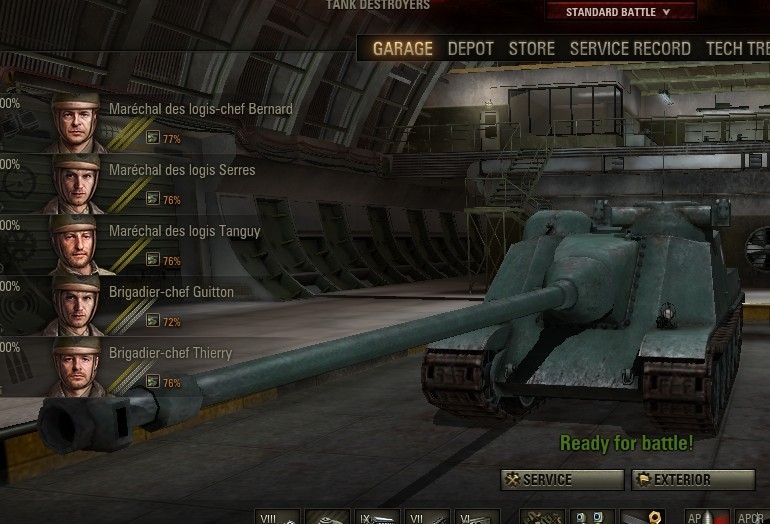Show the Service Record tab
The height and width of the screenshot is (524, 770).
(x=630, y=48)
